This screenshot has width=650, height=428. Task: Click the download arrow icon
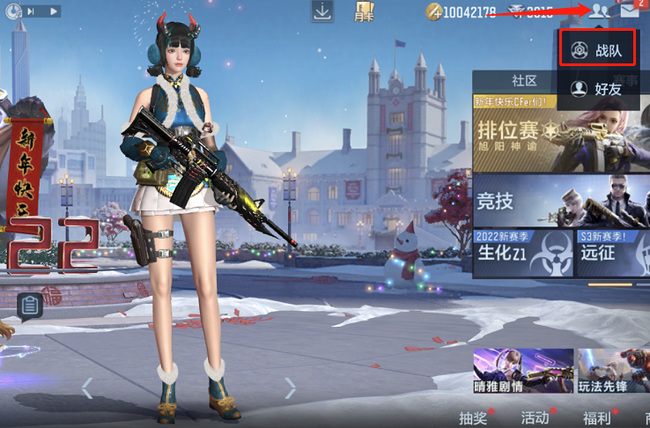pyautogui.click(x=322, y=12)
